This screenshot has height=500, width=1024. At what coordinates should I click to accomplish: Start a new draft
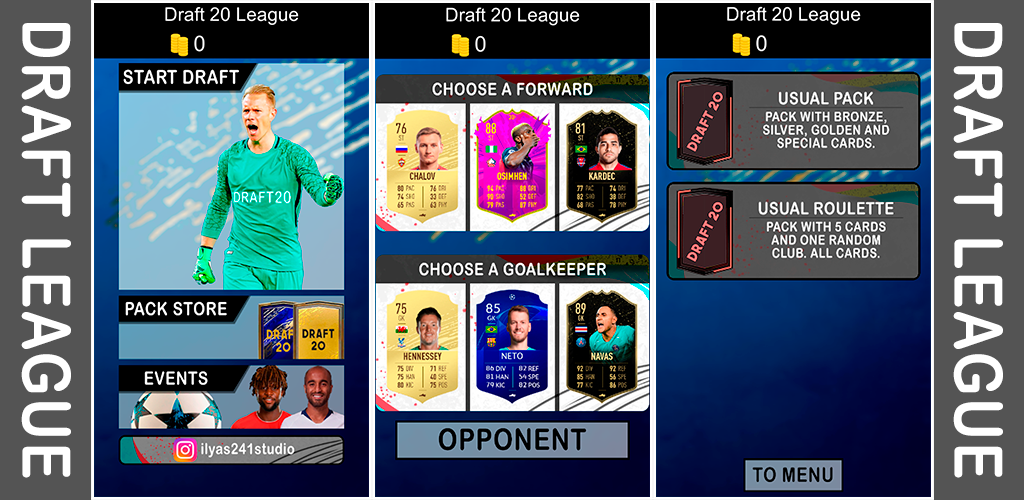(231, 177)
